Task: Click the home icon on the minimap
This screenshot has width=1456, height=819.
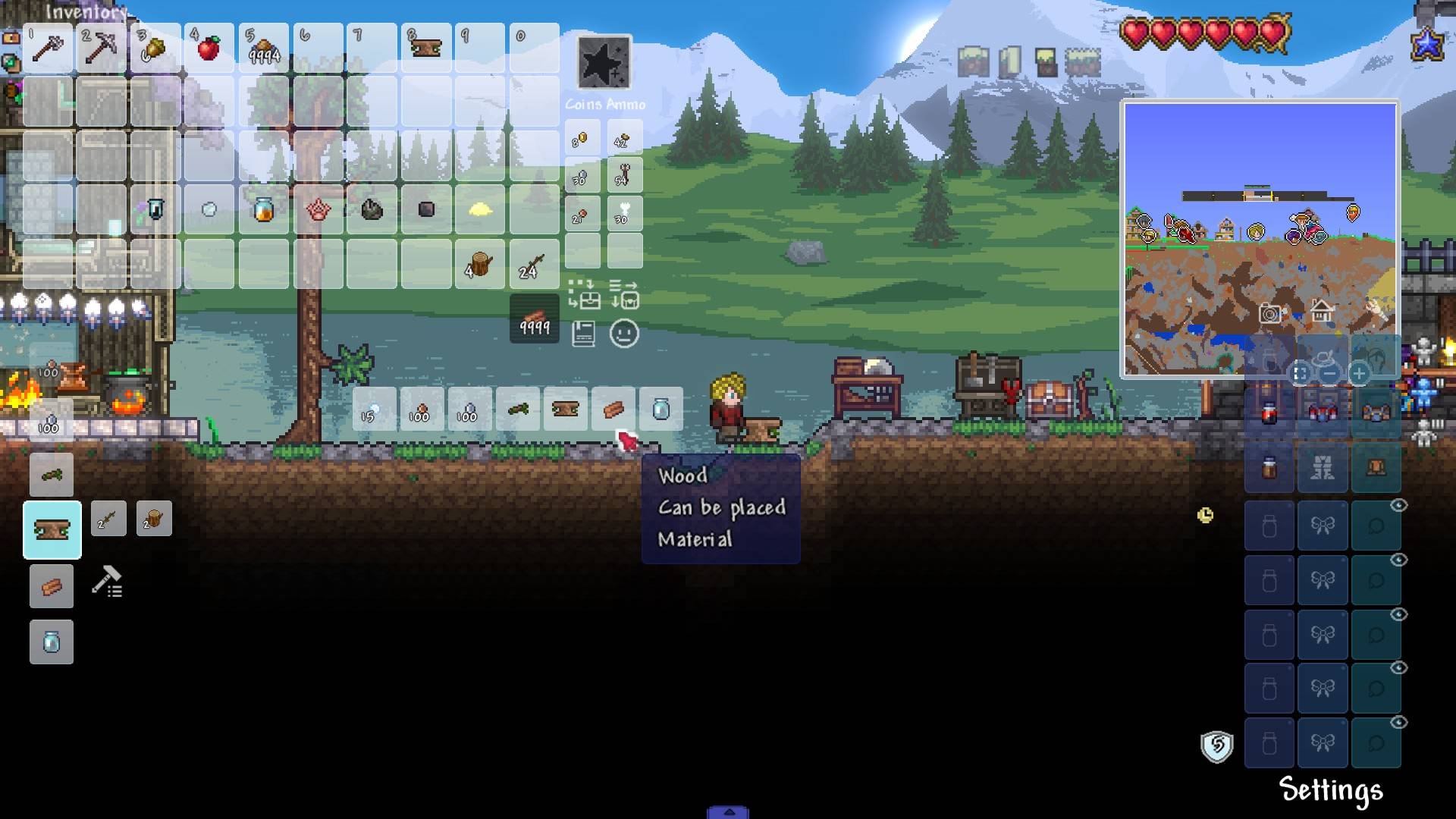Action: [1319, 311]
